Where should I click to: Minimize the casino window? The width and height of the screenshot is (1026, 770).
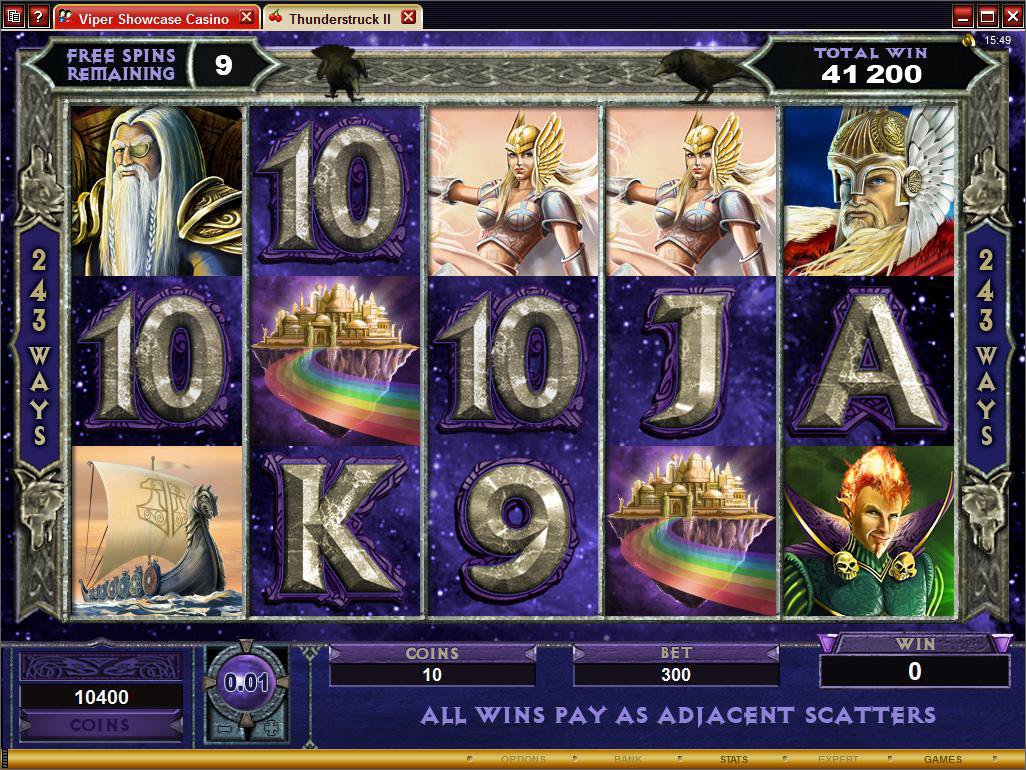point(963,16)
